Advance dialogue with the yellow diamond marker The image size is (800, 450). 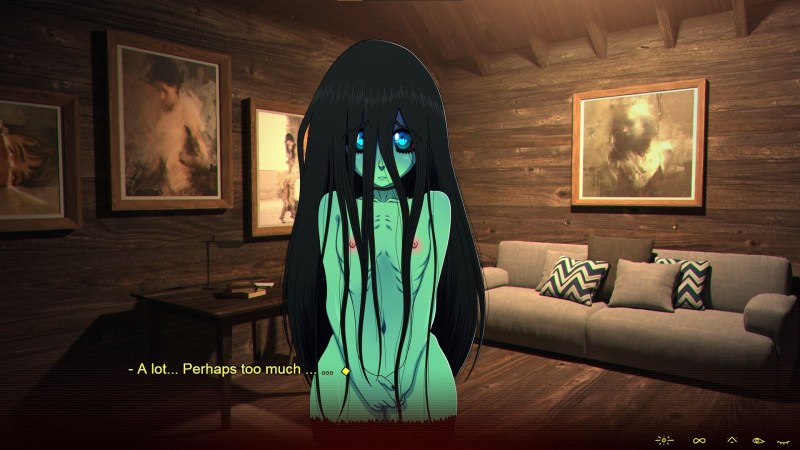pos(345,371)
